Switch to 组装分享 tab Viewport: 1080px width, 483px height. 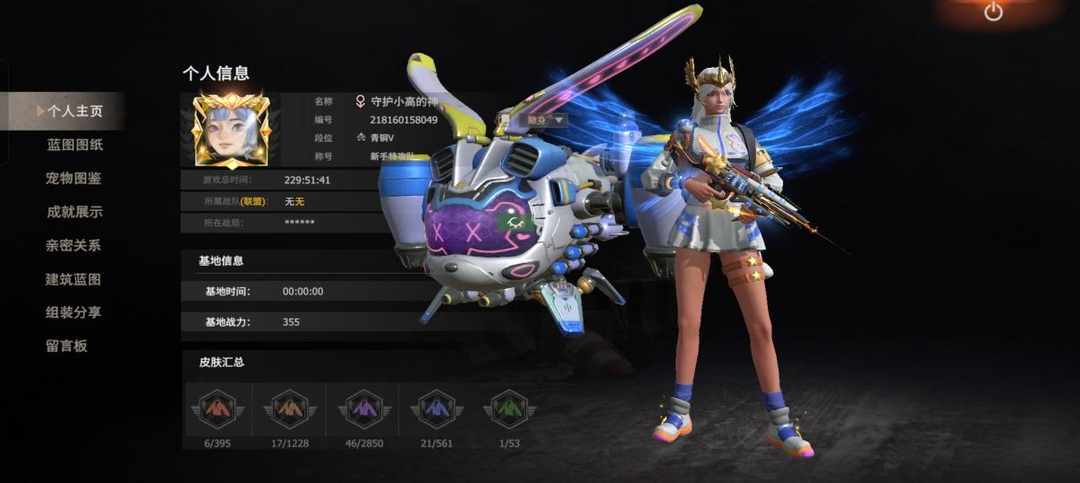74,312
